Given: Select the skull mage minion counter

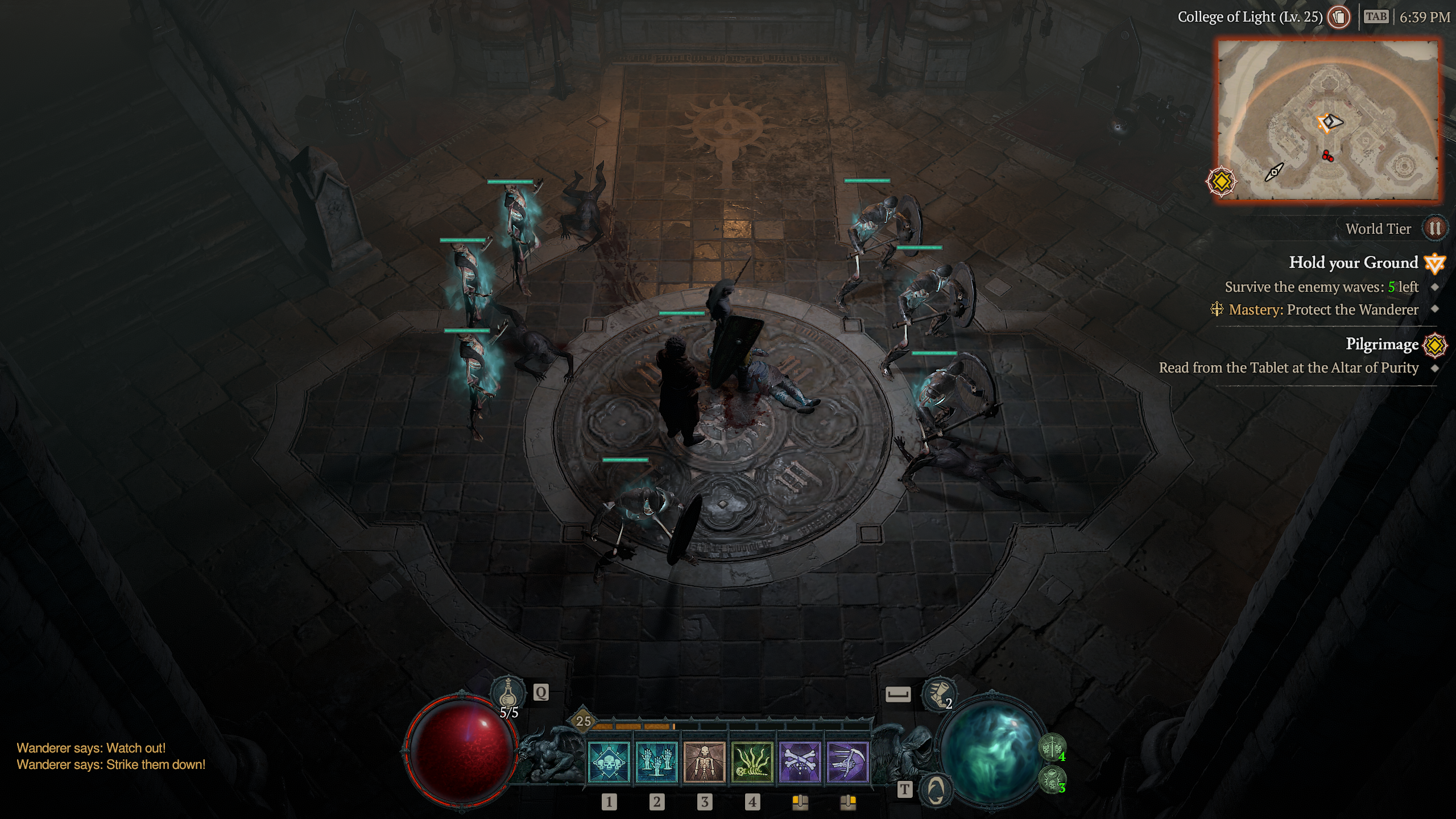Looking at the screenshot, I should pos(1053,778).
